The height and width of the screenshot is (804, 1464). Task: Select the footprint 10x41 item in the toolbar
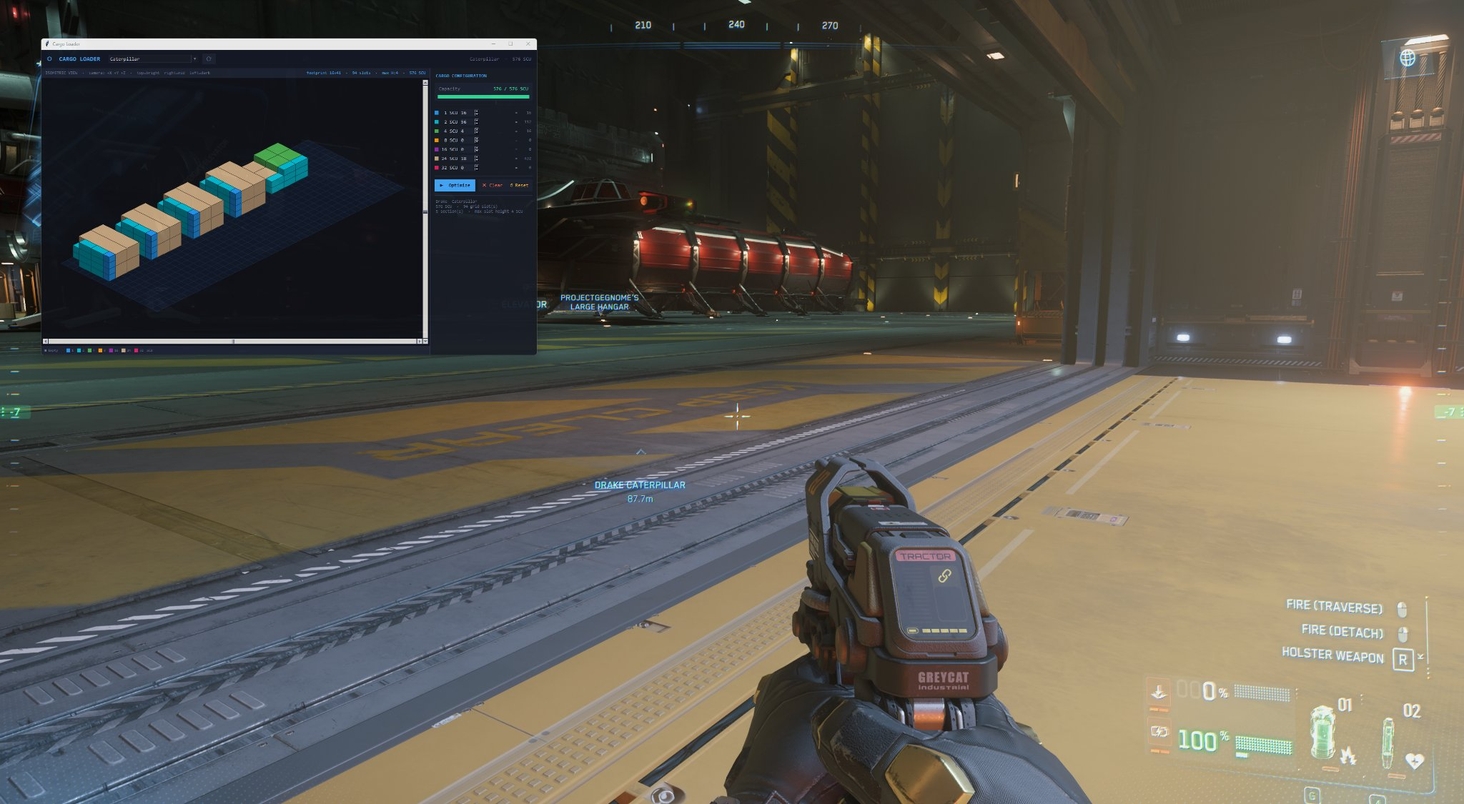coord(322,72)
